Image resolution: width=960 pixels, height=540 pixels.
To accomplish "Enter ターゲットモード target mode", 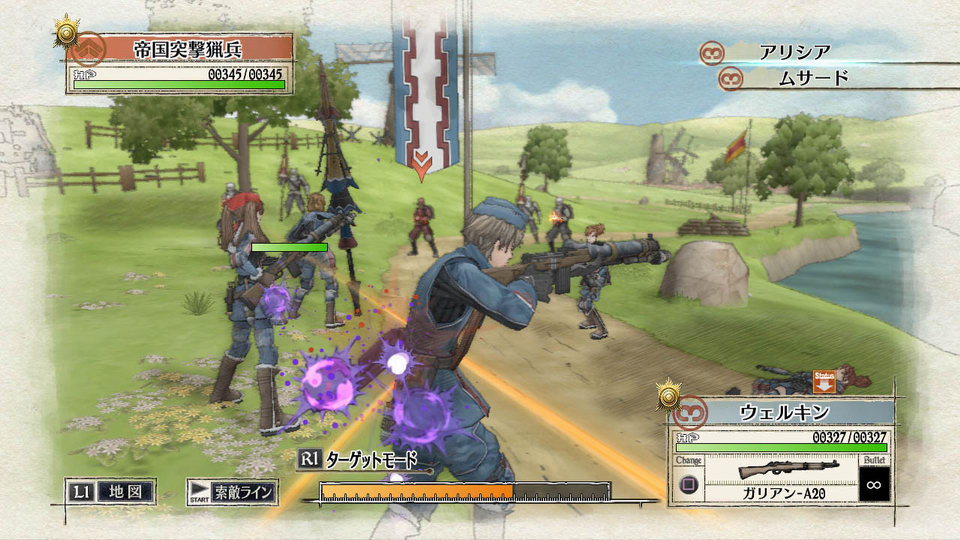I will click(x=357, y=459).
